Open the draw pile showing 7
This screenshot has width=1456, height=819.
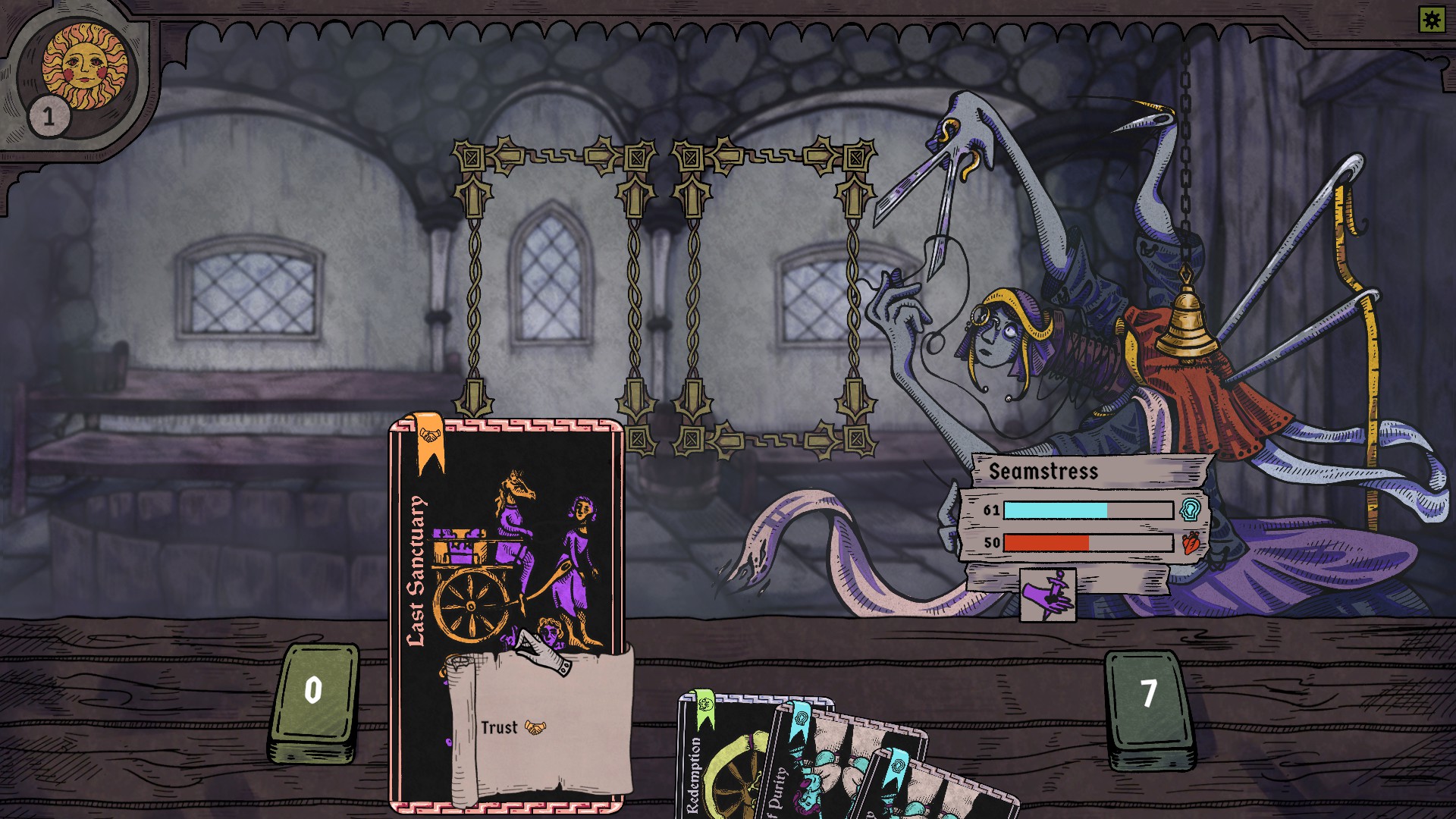pos(1148,705)
